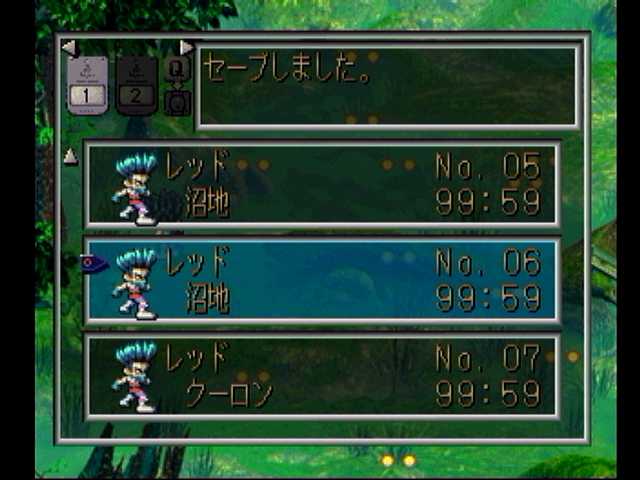Choose the Q quick save icon
Screen dimensions: 640x480
[177, 69]
